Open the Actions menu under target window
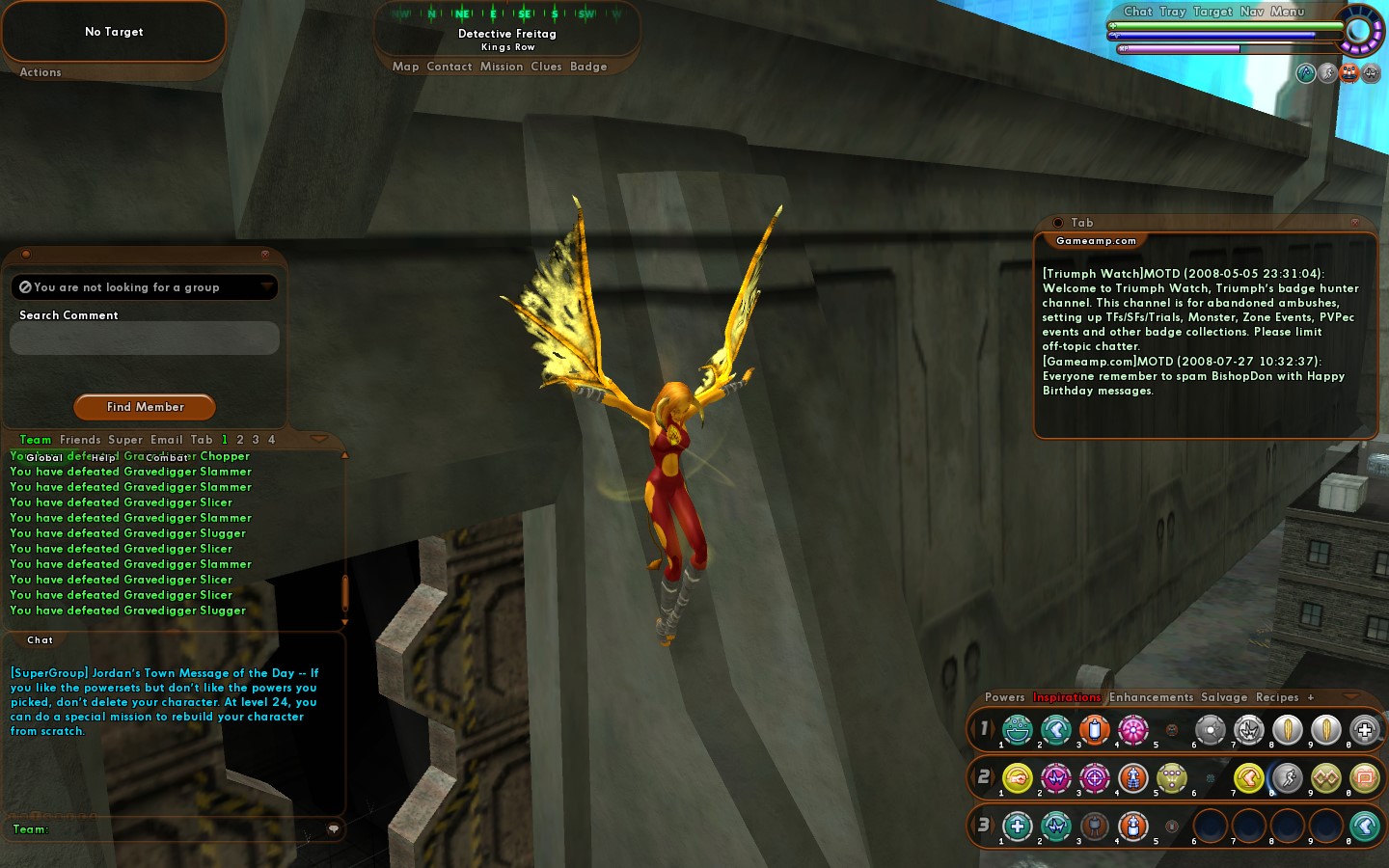 (41, 72)
